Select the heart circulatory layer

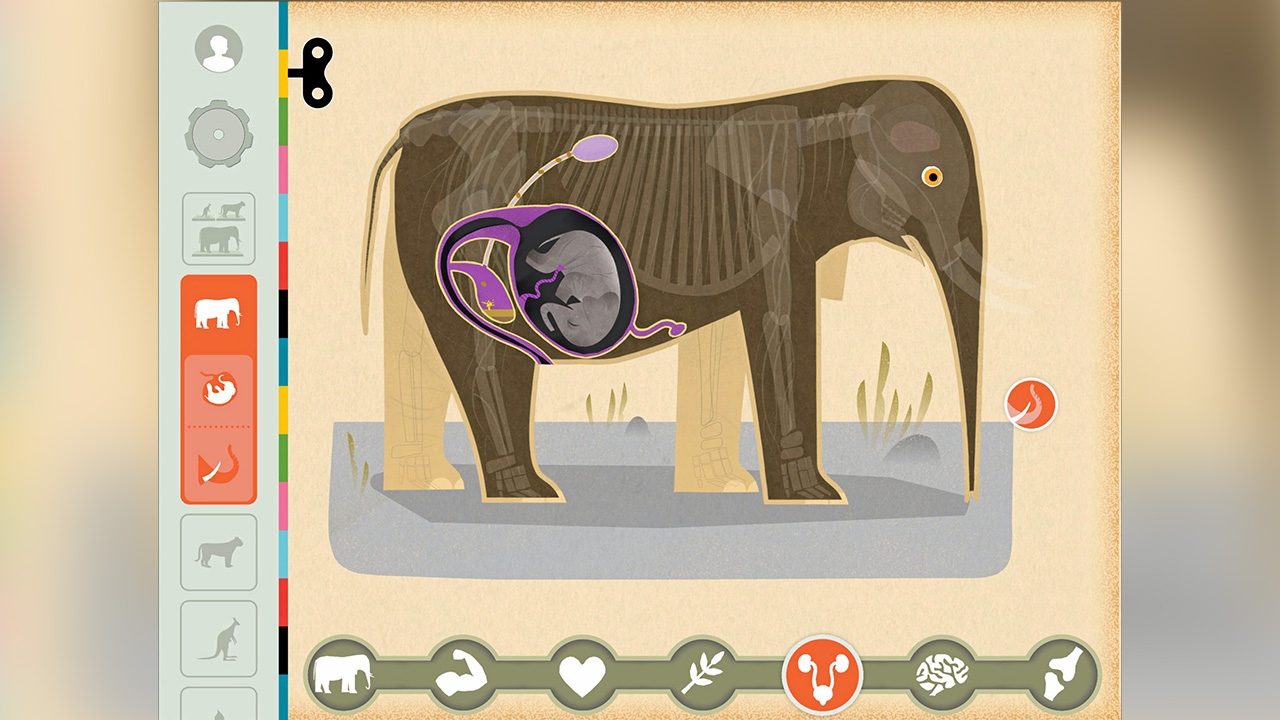point(582,674)
